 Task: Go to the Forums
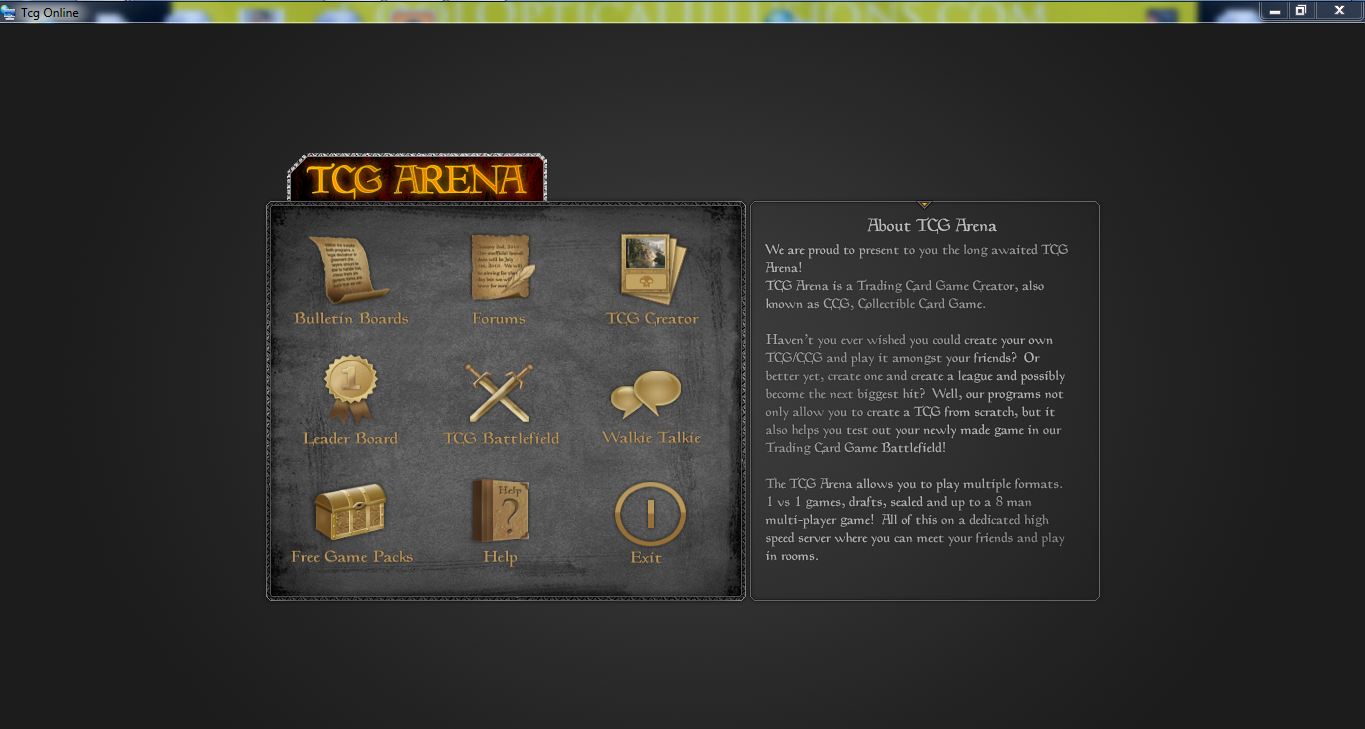[x=500, y=268]
